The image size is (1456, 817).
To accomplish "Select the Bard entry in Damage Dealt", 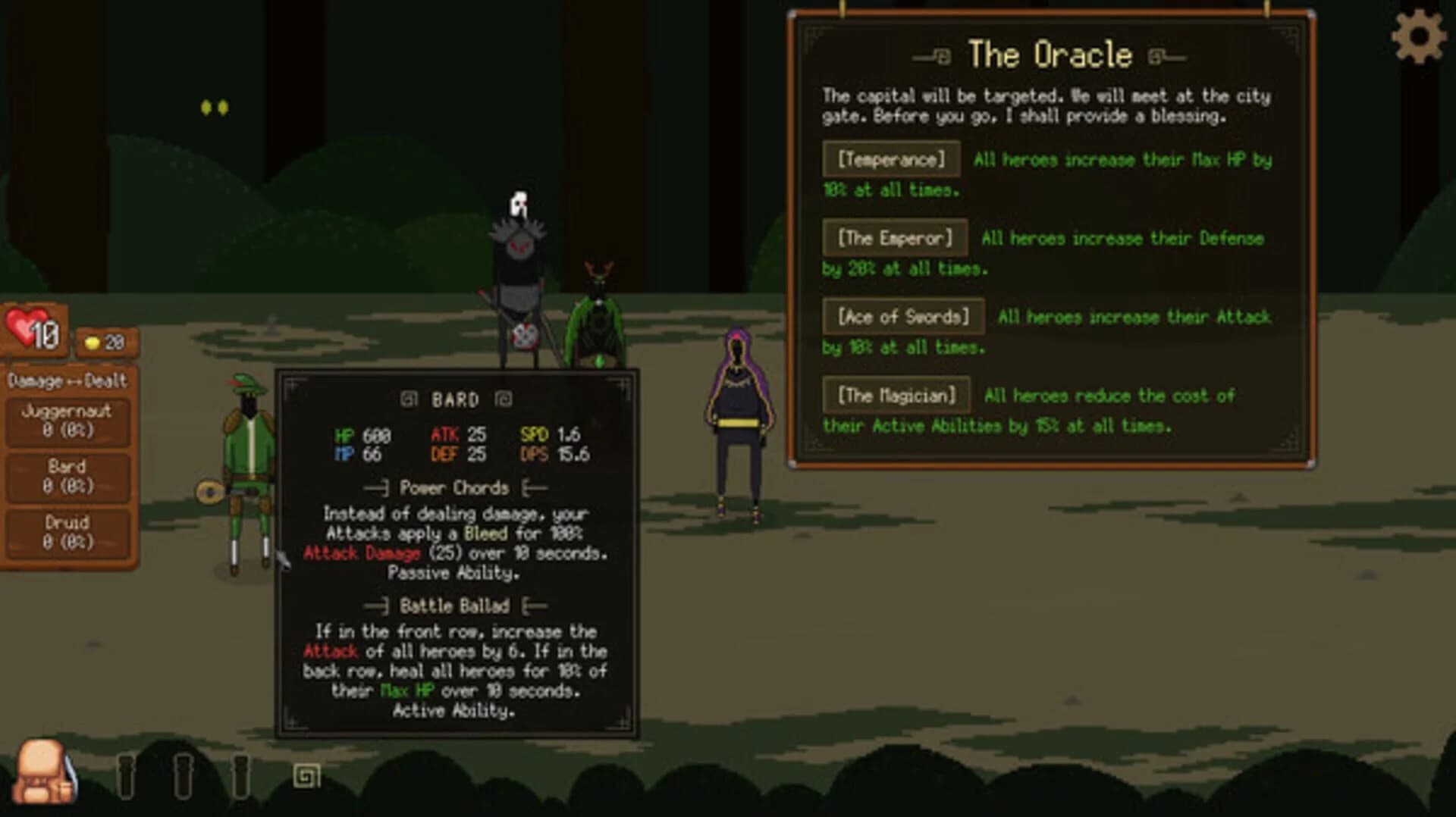I will click(68, 476).
